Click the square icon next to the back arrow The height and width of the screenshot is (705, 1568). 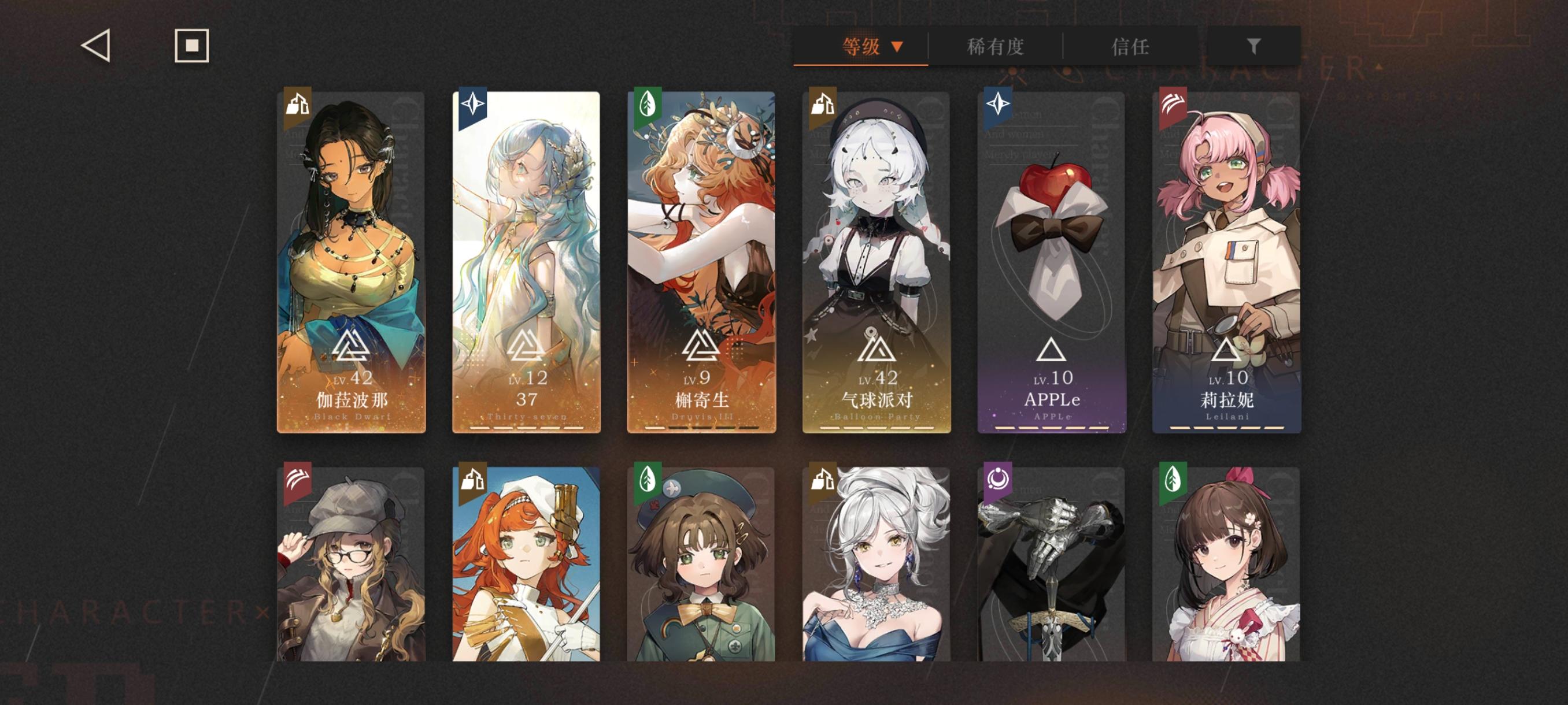(x=191, y=45)
